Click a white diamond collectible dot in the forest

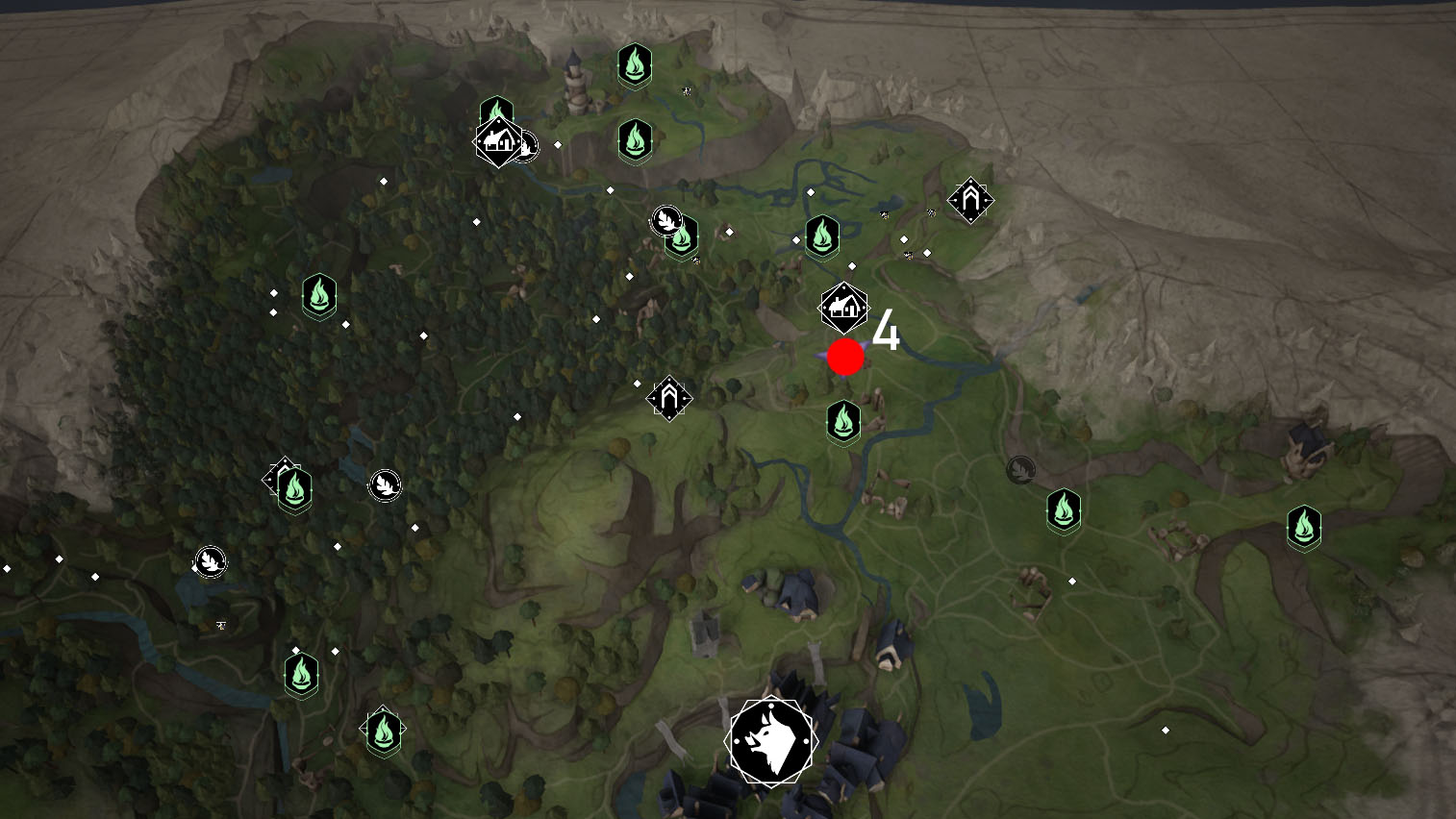[x=423, y=335]
